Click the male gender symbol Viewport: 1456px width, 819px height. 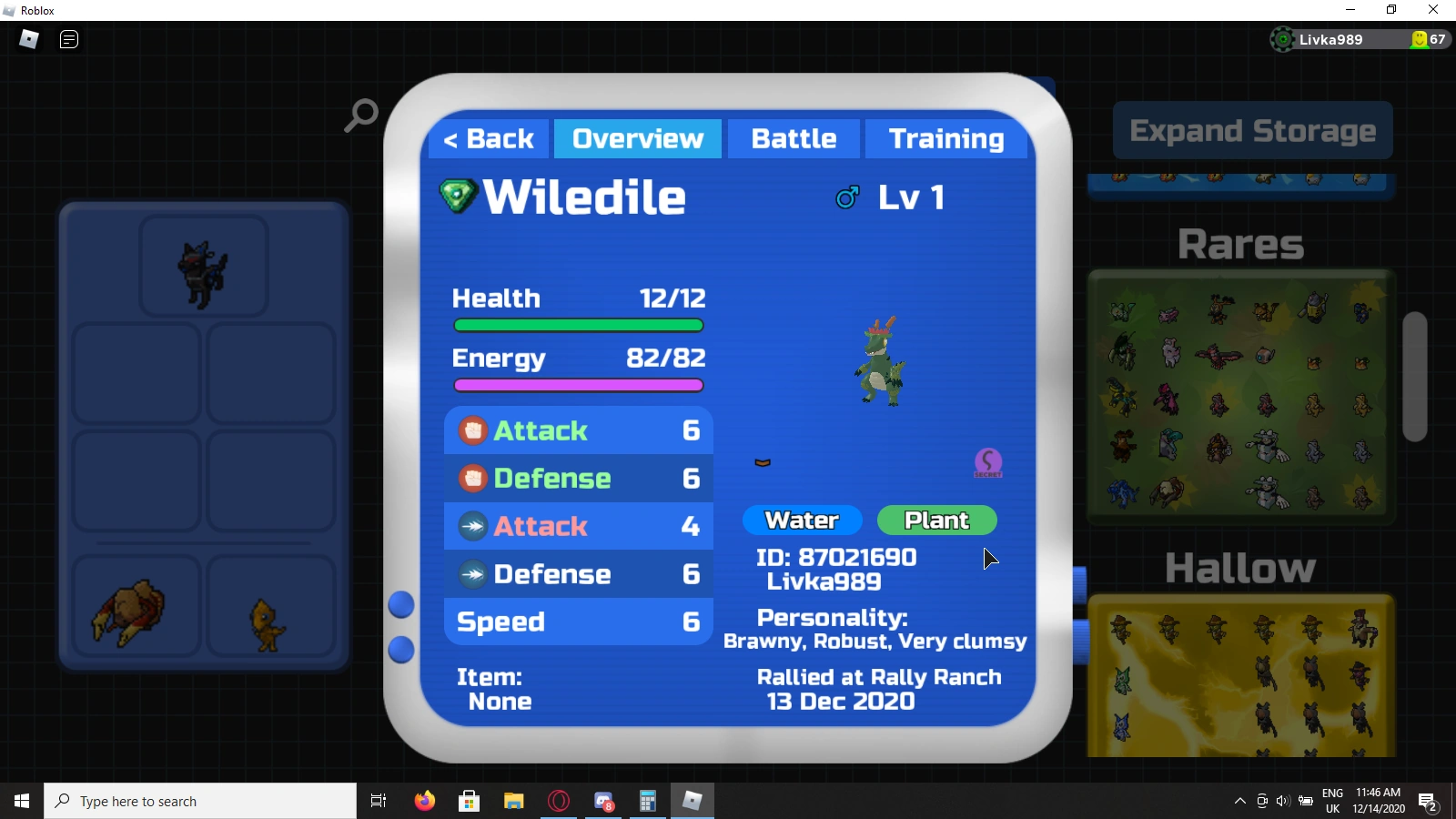(848, 197)
